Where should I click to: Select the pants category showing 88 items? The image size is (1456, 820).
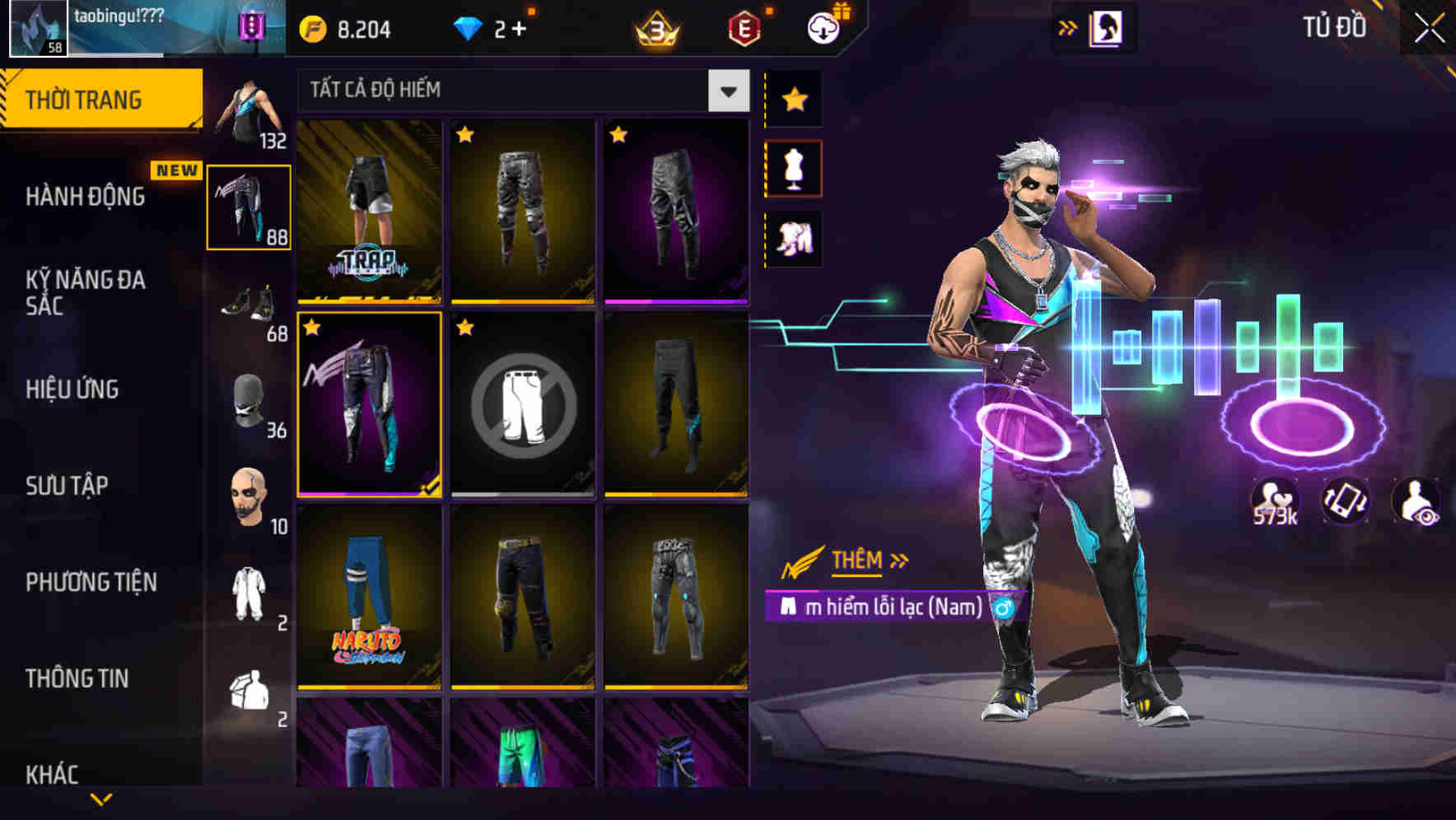[249, 206]
